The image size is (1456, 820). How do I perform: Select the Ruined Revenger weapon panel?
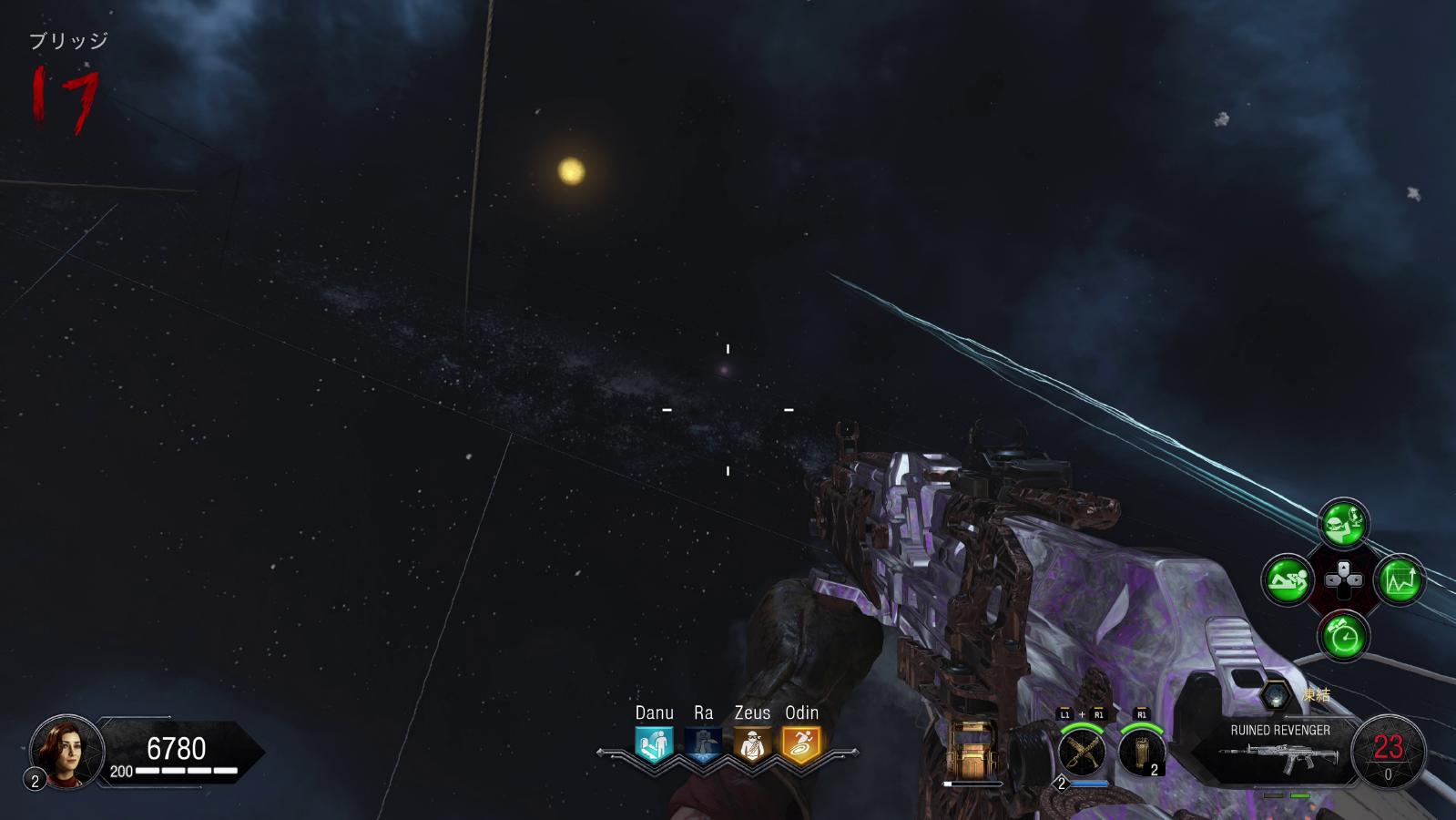(x=1280, y=750)
